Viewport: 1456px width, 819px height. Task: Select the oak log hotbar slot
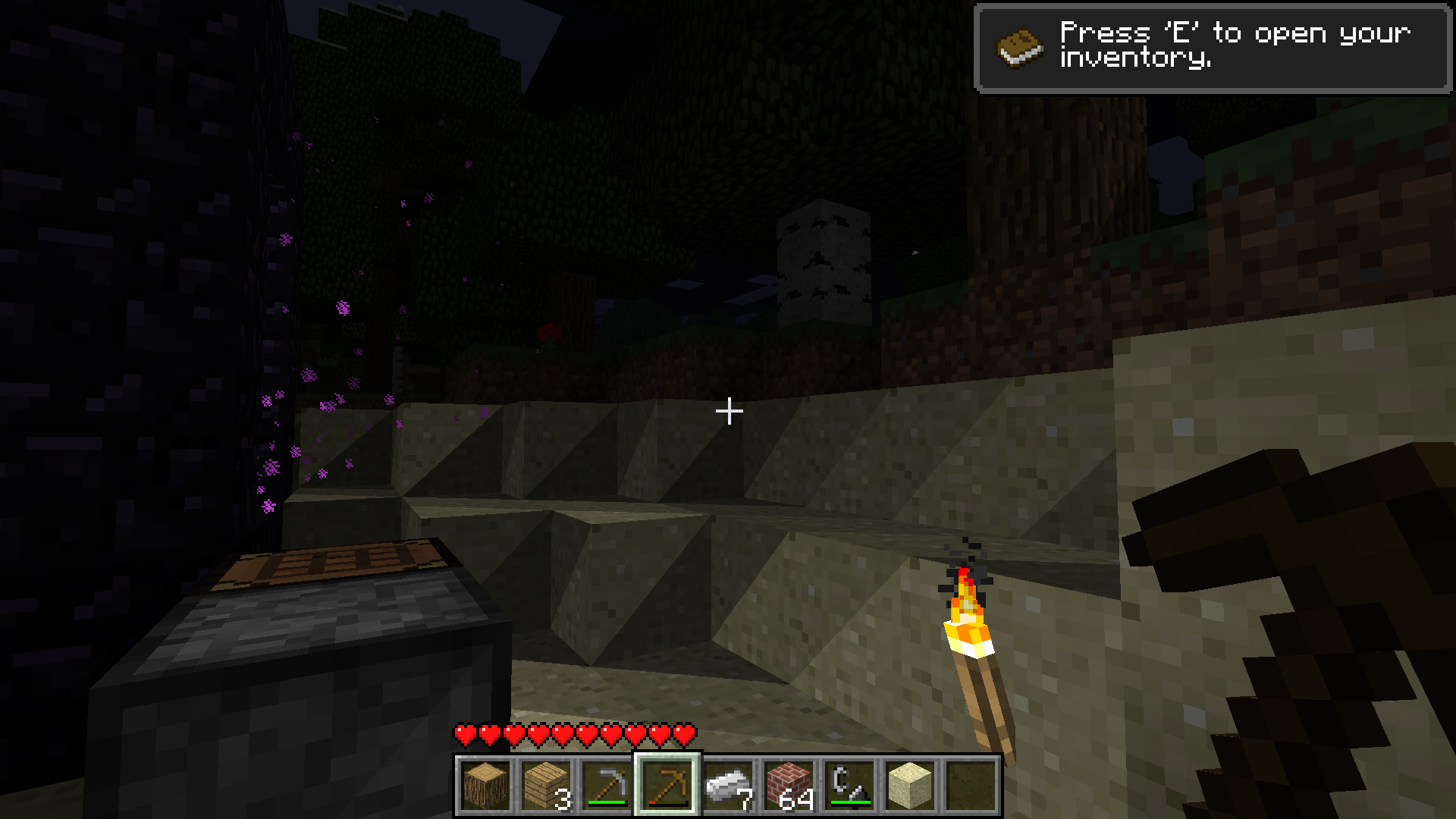pyautogui.click(x=485, y=786)
